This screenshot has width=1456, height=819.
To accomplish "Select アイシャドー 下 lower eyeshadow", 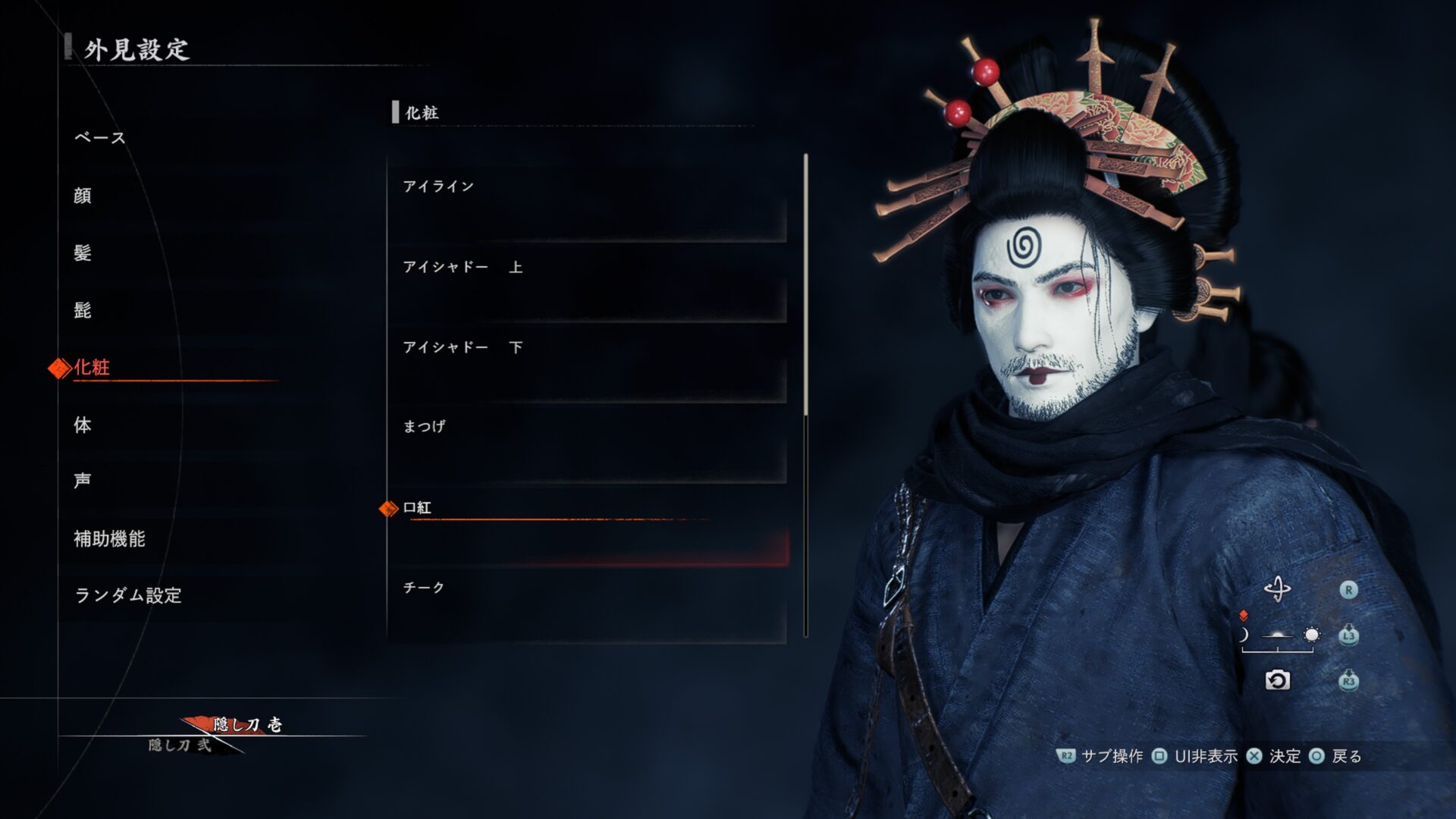I will pos(588,366).
